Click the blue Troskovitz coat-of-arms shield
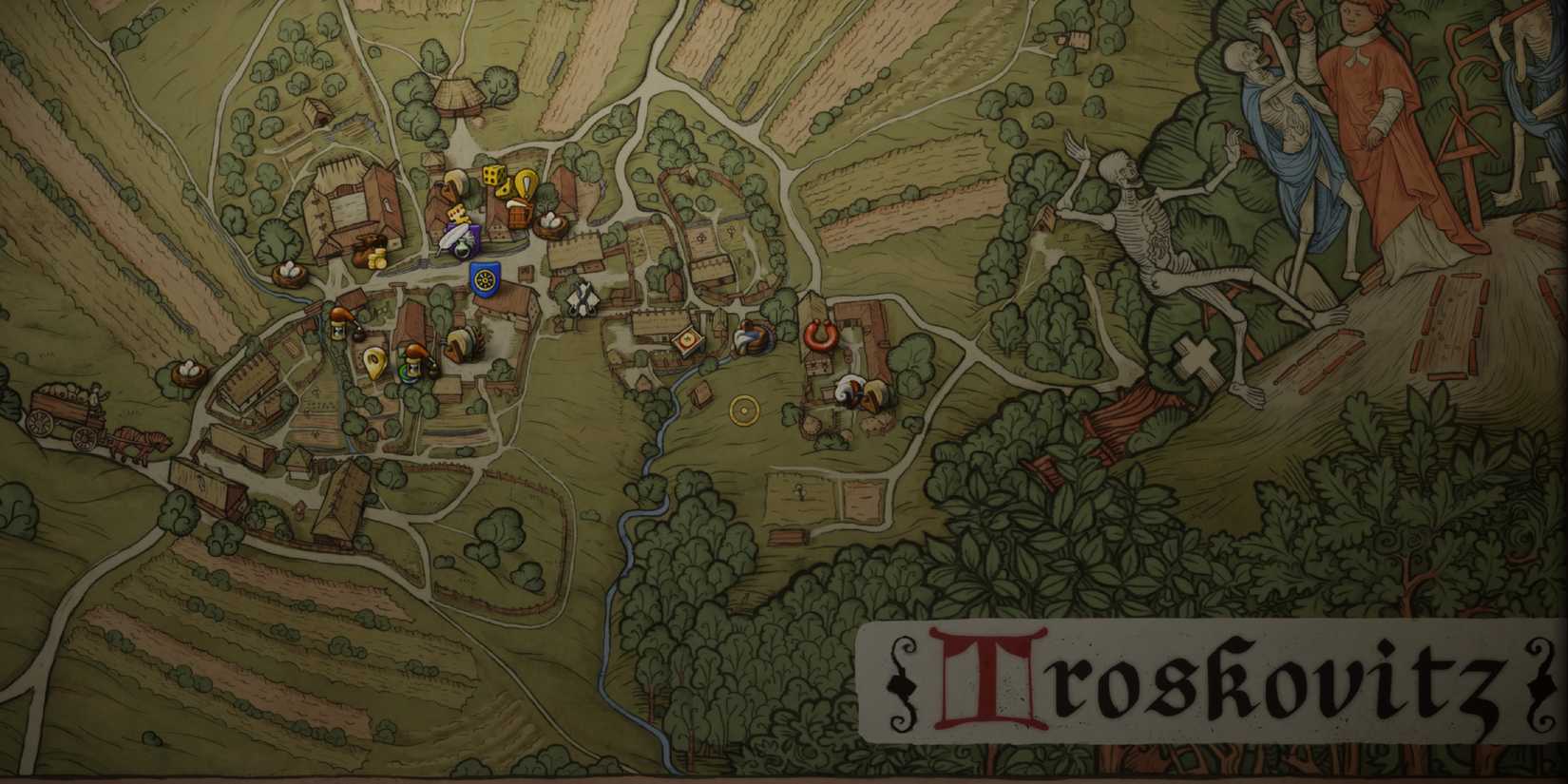This screenshot has width=1568, height=784. 485,279
